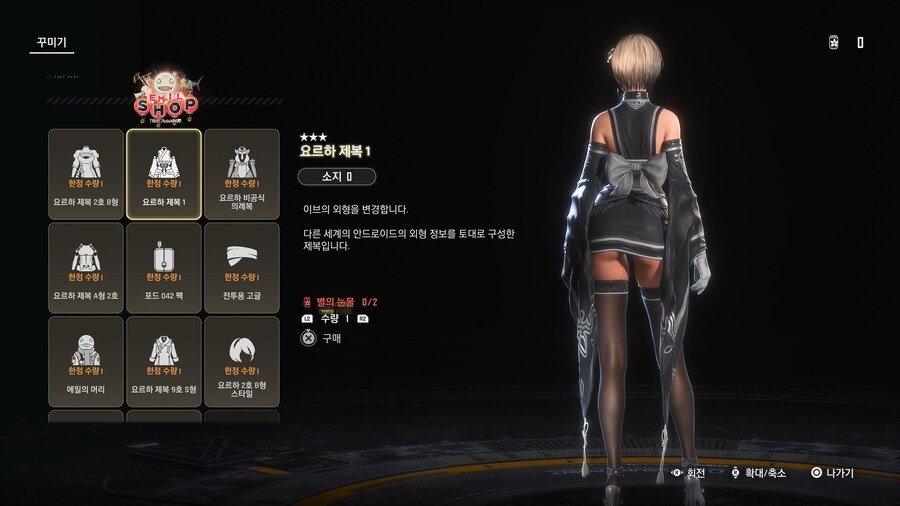
Task: Switch to the 꾸미기 tab
Action: 51,43
